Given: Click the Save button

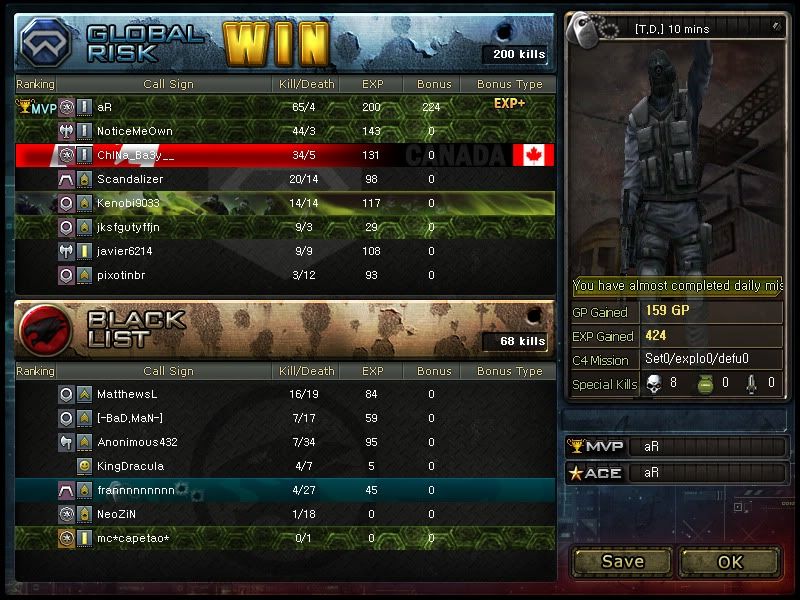Looking at the screenshot, I should 622,561.
